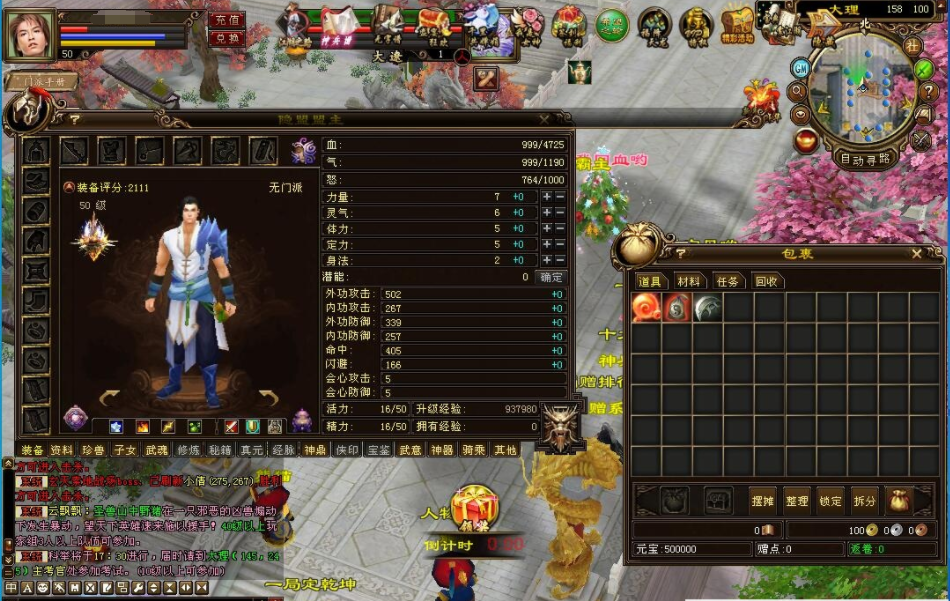Switch to the 材料 bag tab
Image resolution: width=950 pixels, height=601 pixels.
688,282
